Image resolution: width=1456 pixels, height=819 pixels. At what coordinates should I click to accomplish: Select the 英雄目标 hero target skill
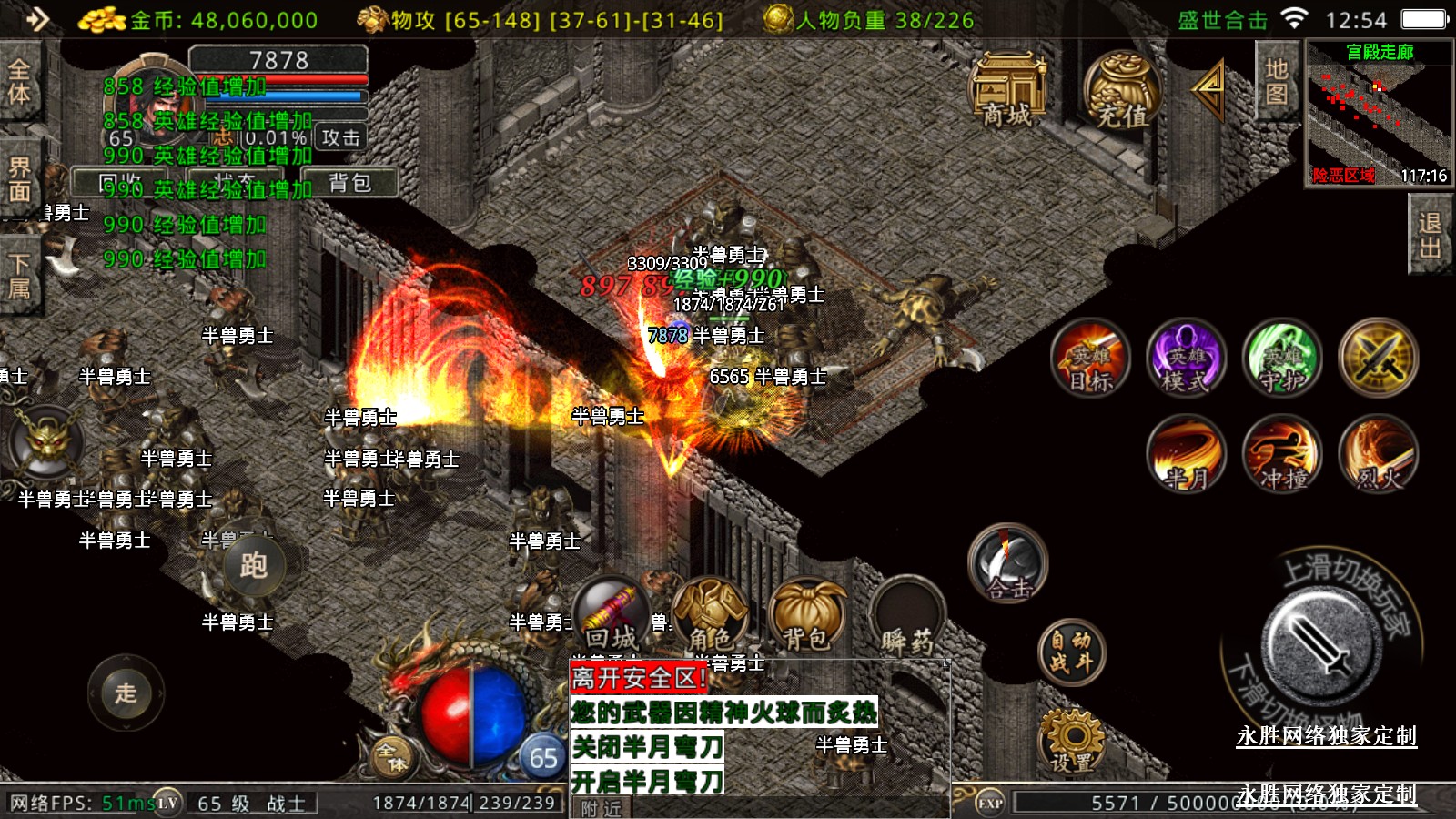1090,358
